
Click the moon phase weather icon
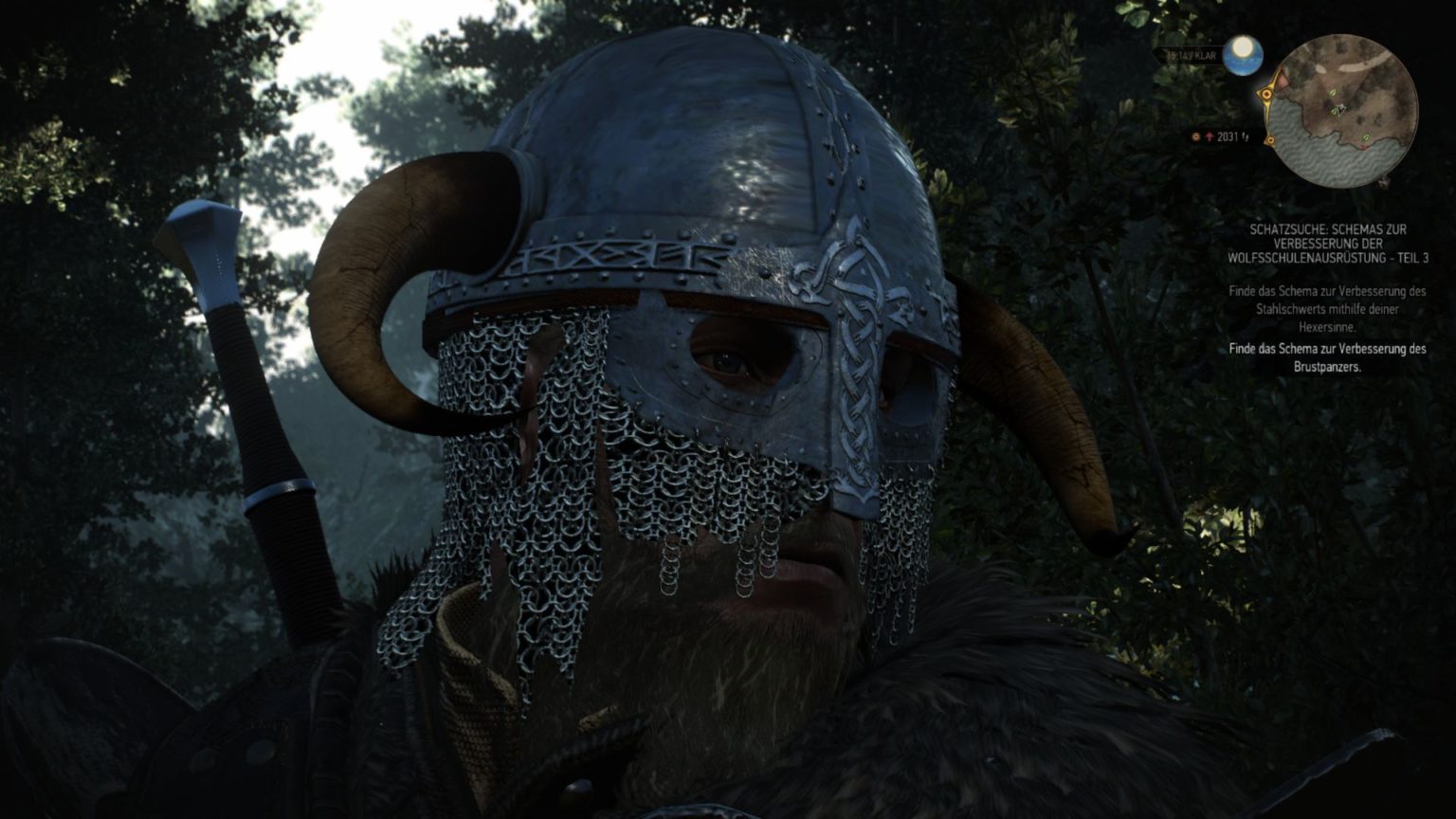click(1243, 54)
